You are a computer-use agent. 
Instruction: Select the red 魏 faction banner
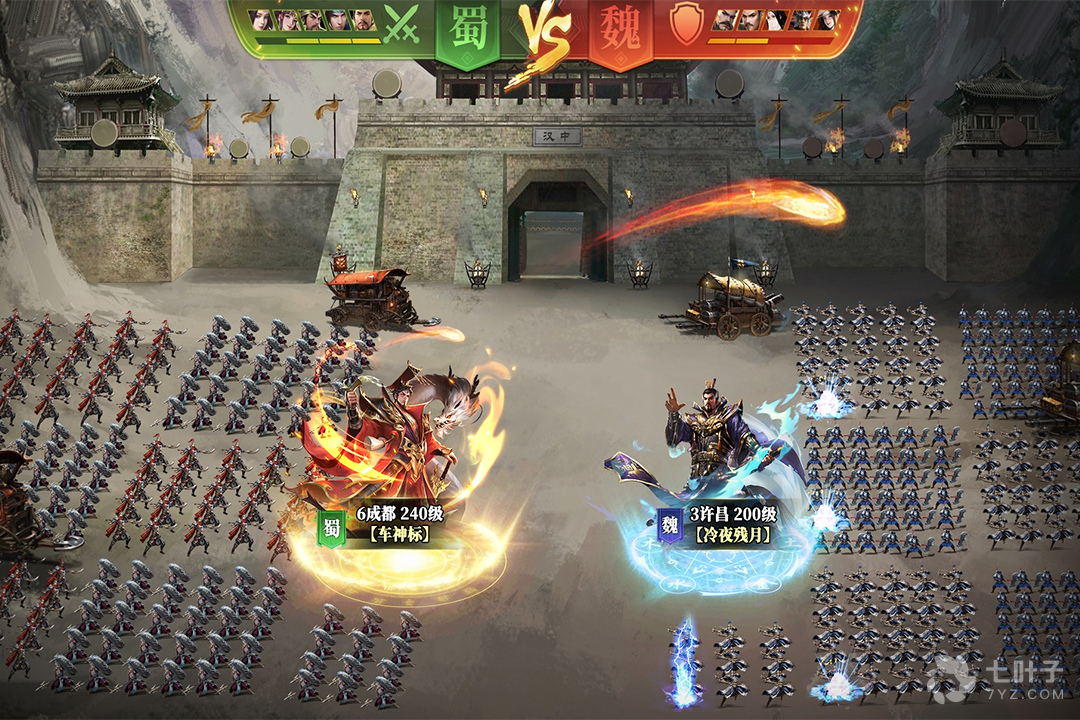(620, 30)
